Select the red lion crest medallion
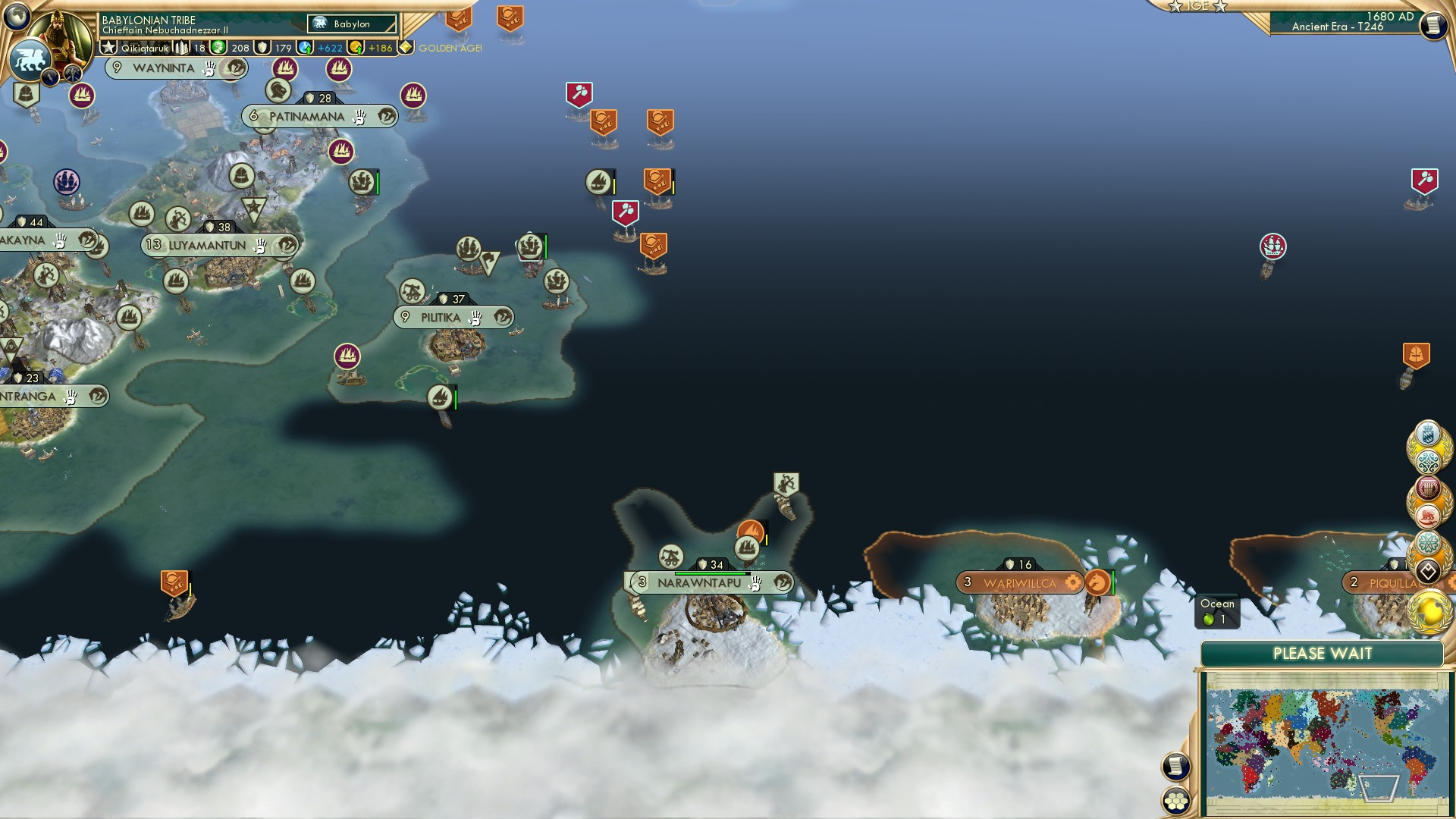The width and height of the screenshot is (1456, 819). point(1427,516)
